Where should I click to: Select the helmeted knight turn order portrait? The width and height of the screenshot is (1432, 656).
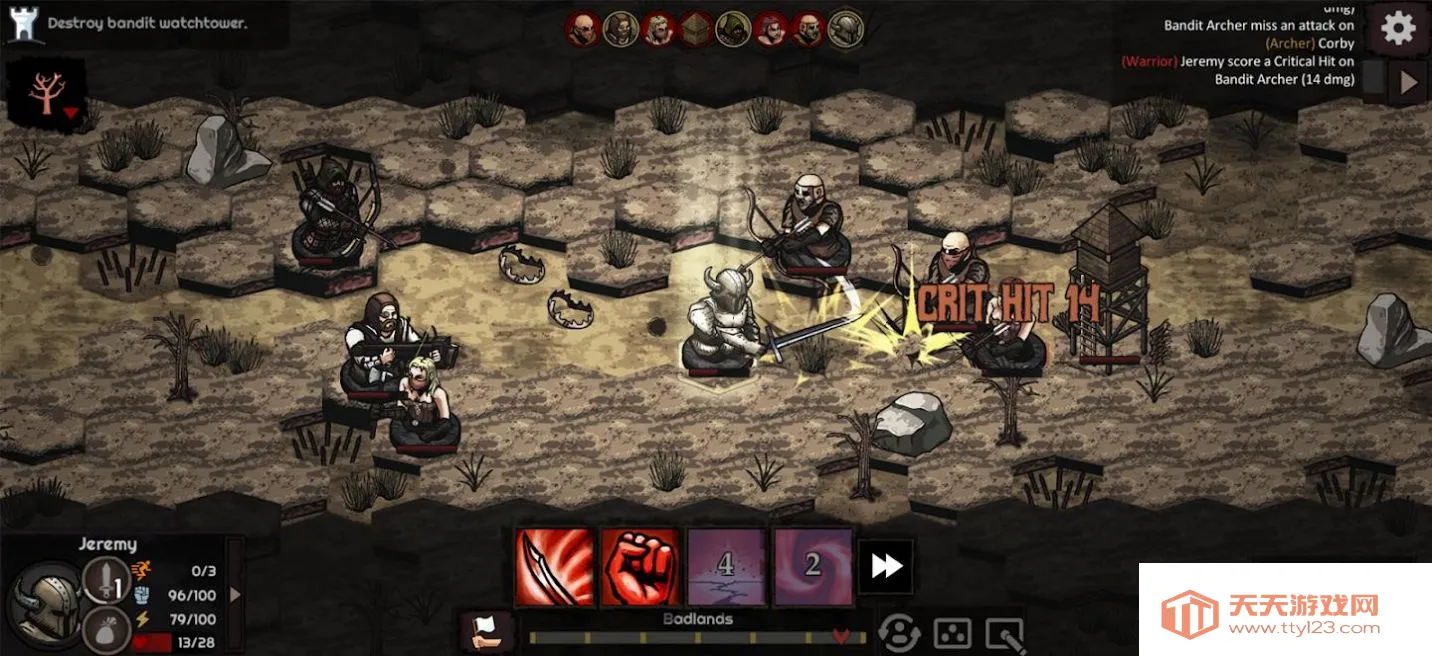846,30
